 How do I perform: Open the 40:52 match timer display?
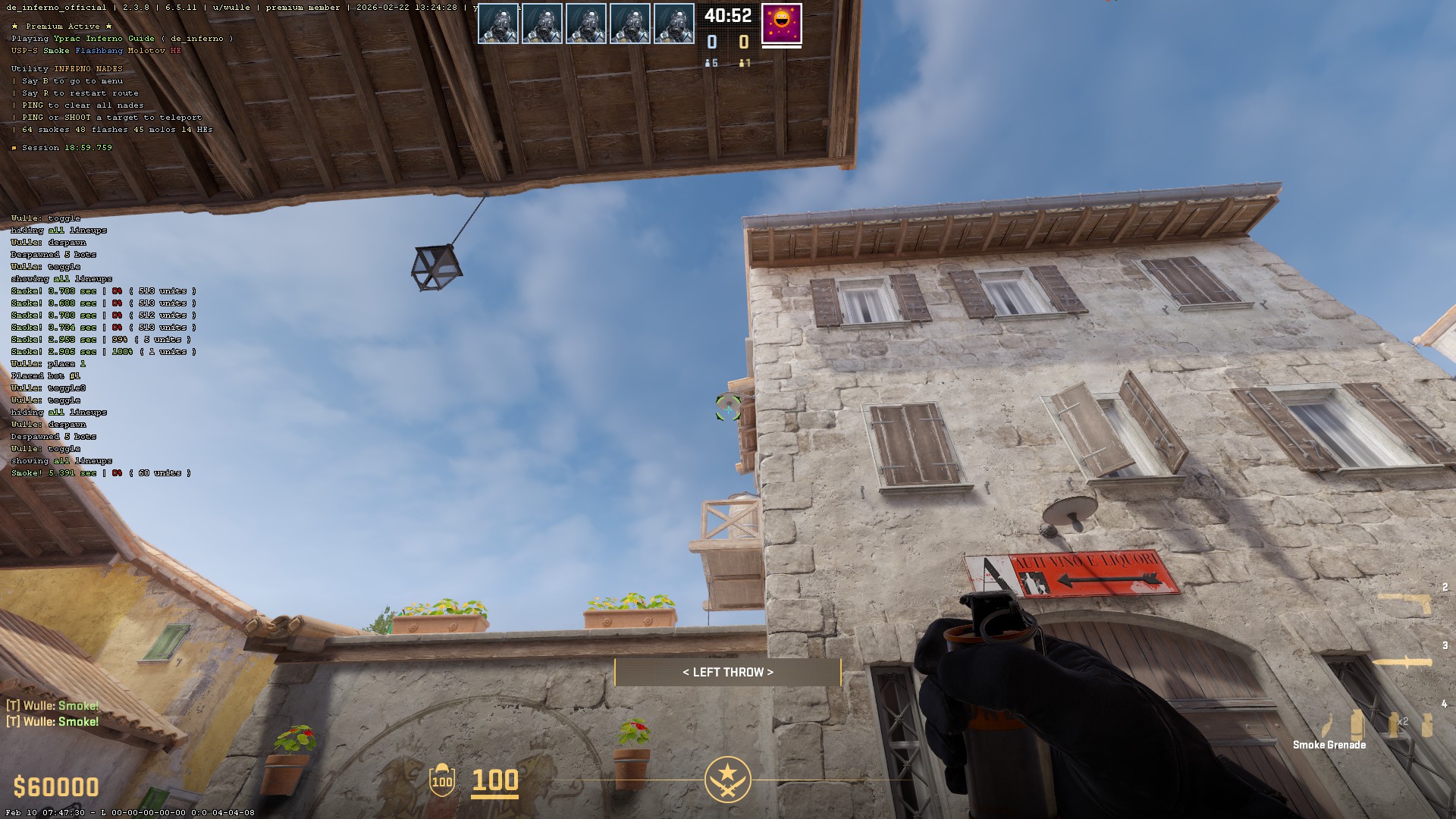[726, 15]
